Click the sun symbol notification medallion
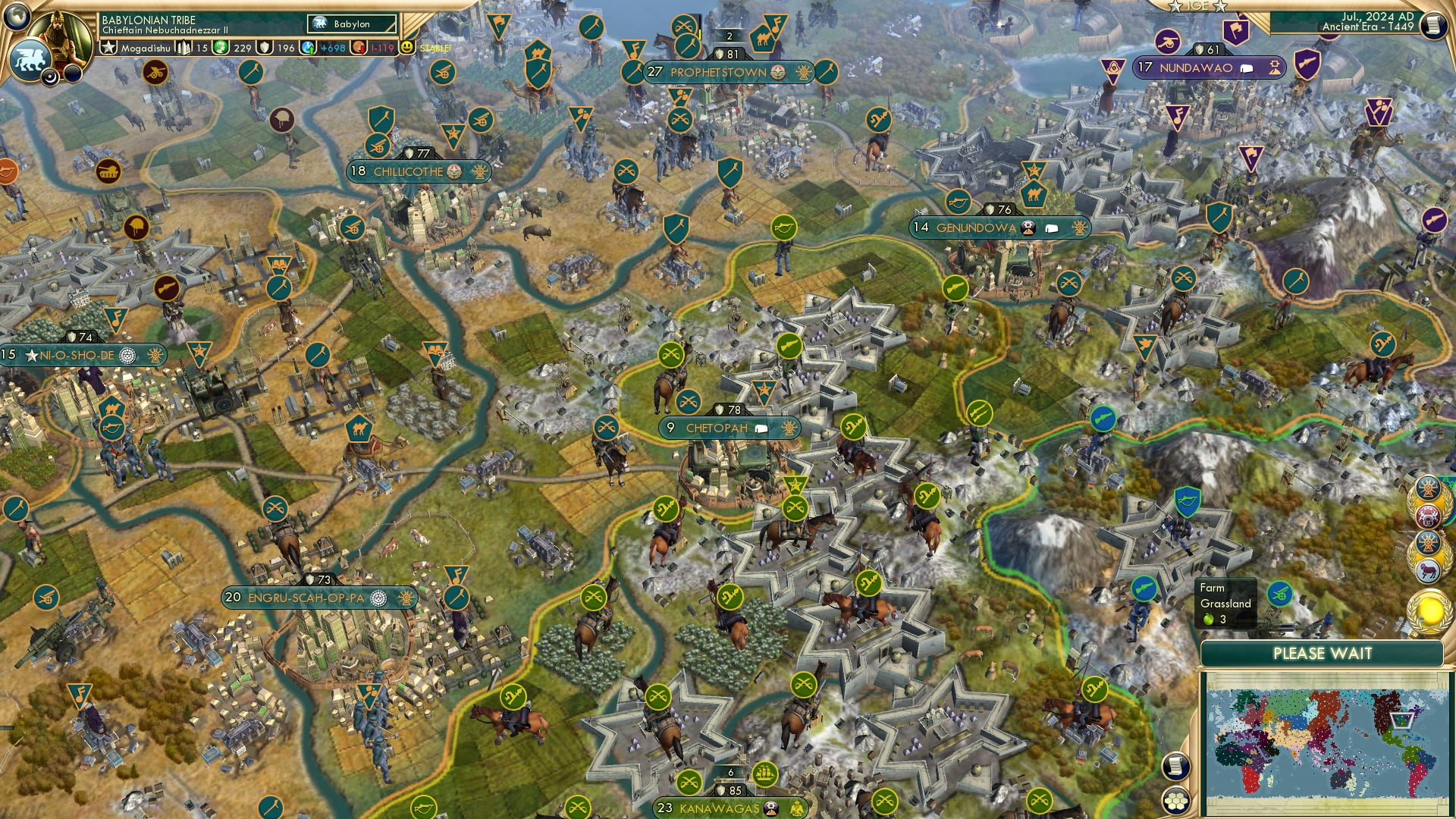Viewport: 1456px width, 819px height. [1428, 488]
